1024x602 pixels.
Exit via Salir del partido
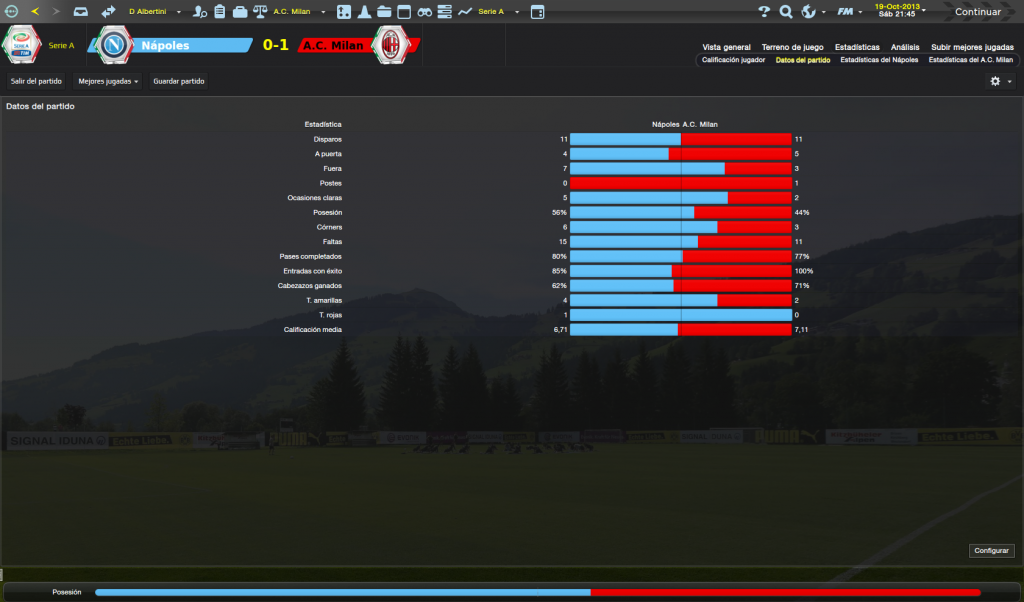click(36, 81)
